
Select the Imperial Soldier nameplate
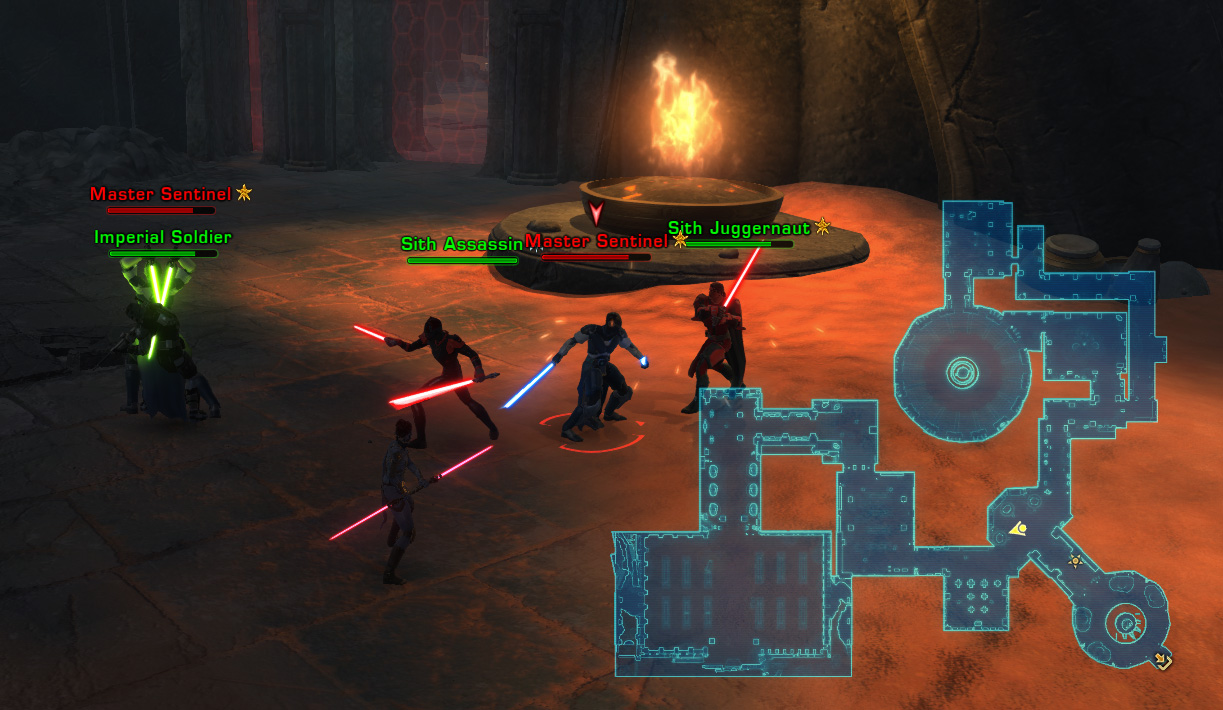163,238
